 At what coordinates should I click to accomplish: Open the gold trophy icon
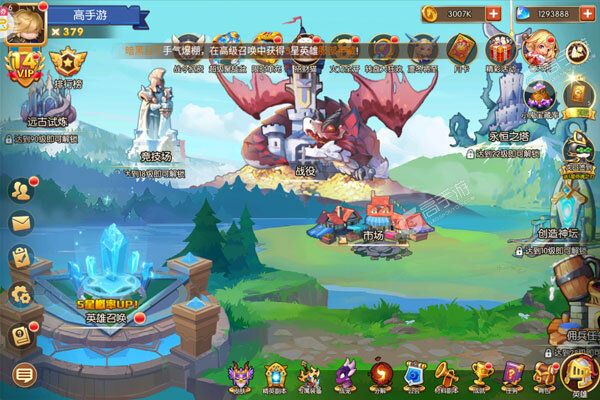[479, 375]
